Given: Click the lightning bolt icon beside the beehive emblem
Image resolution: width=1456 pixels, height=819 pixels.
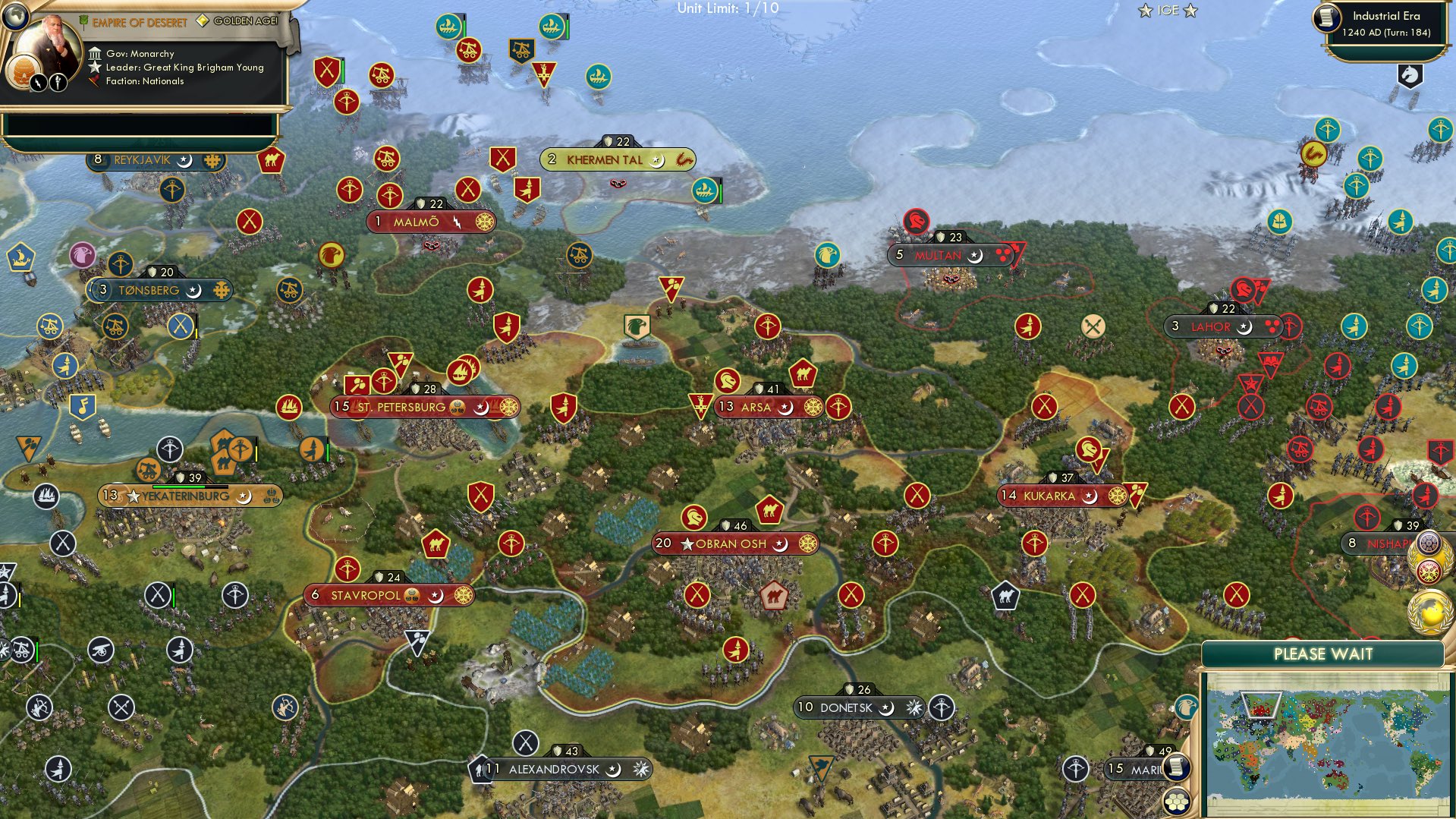Looking at the screenshot, I should click(38, 83).
